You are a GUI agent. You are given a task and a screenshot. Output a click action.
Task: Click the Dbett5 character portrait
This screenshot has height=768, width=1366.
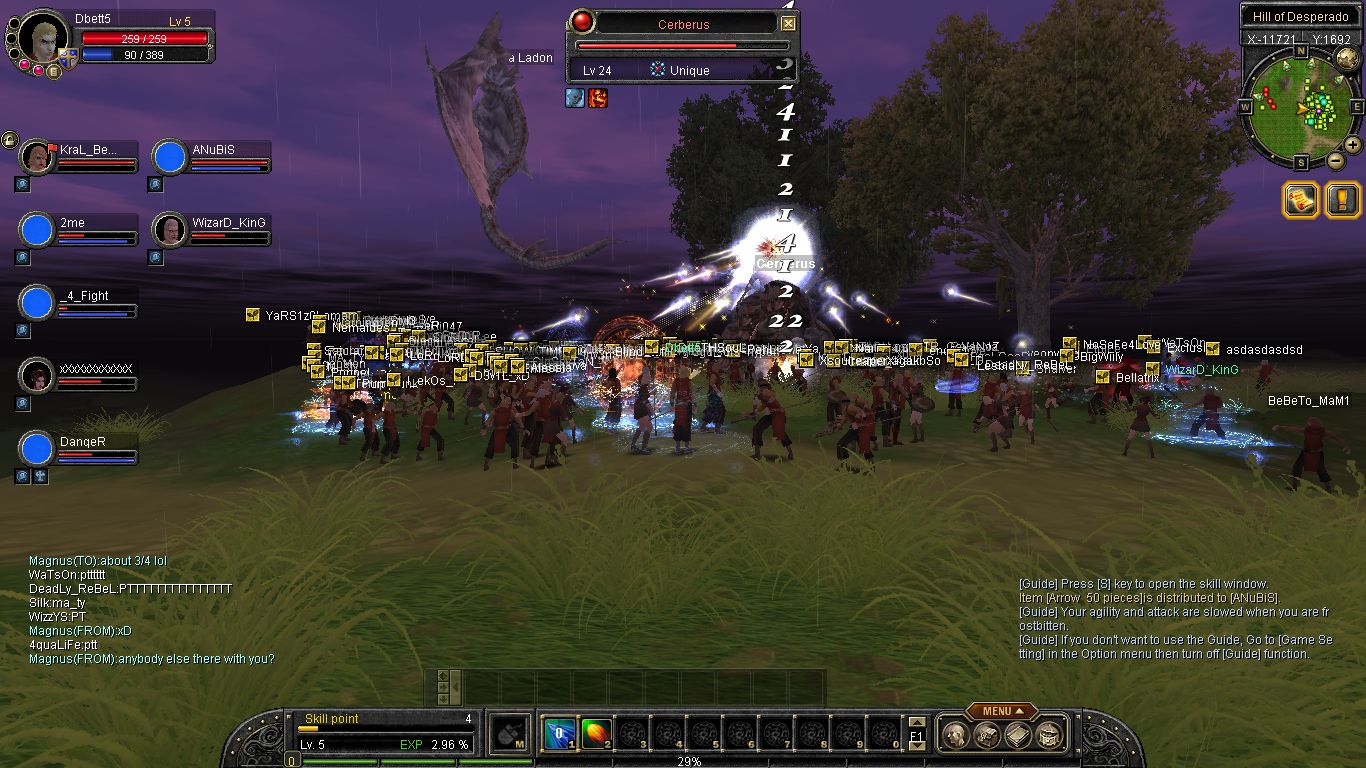click(x=43, y=38)
